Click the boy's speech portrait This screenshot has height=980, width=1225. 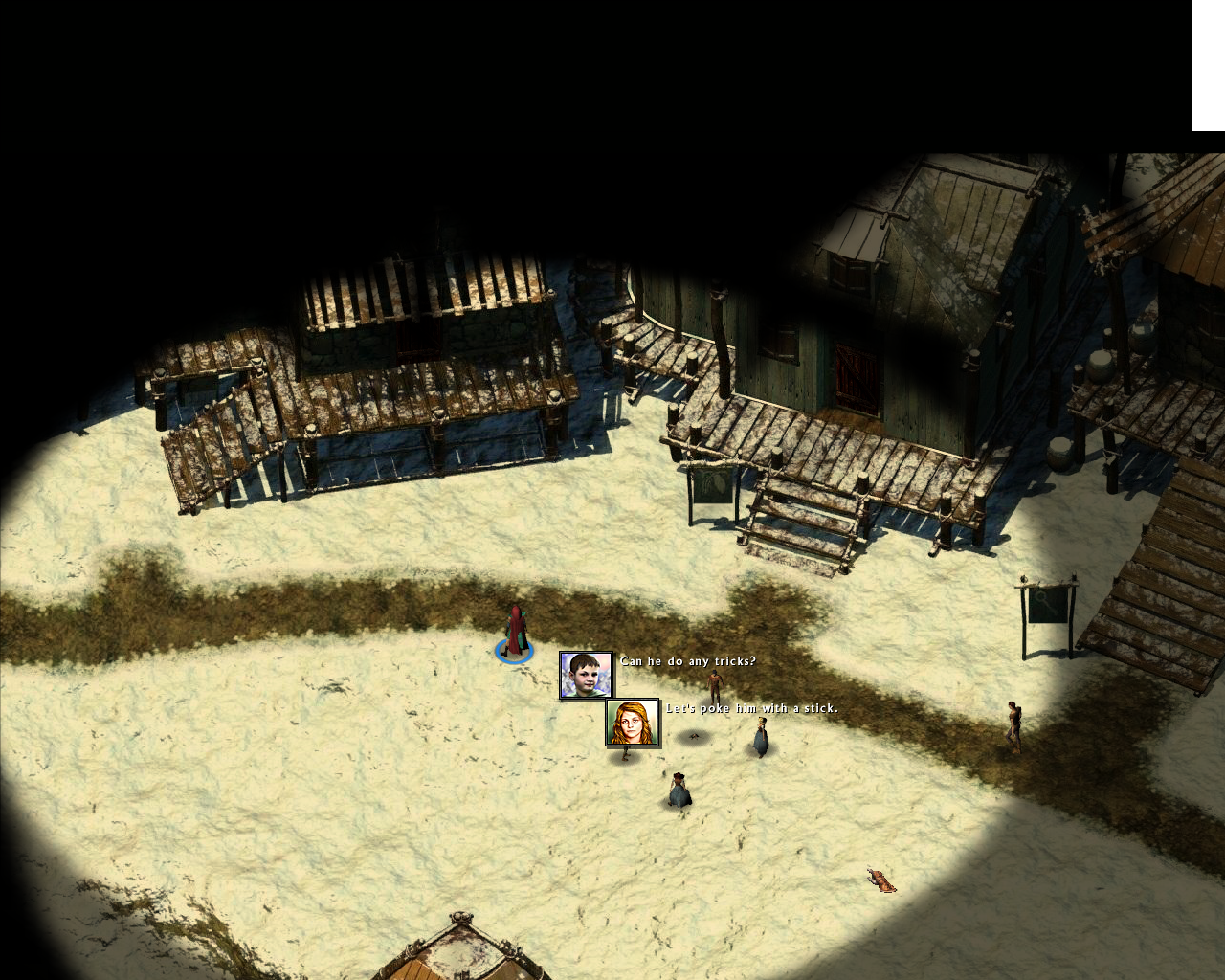click(586, 675)
